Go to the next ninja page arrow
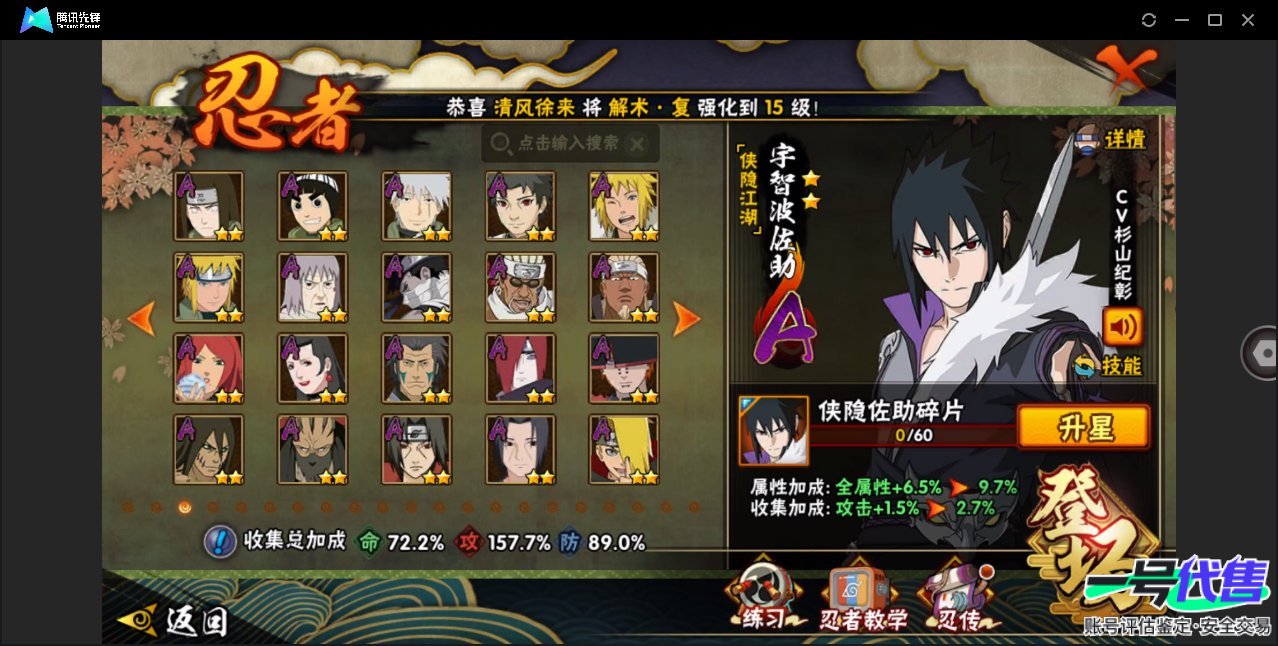1278x646 pixels. 686,319
